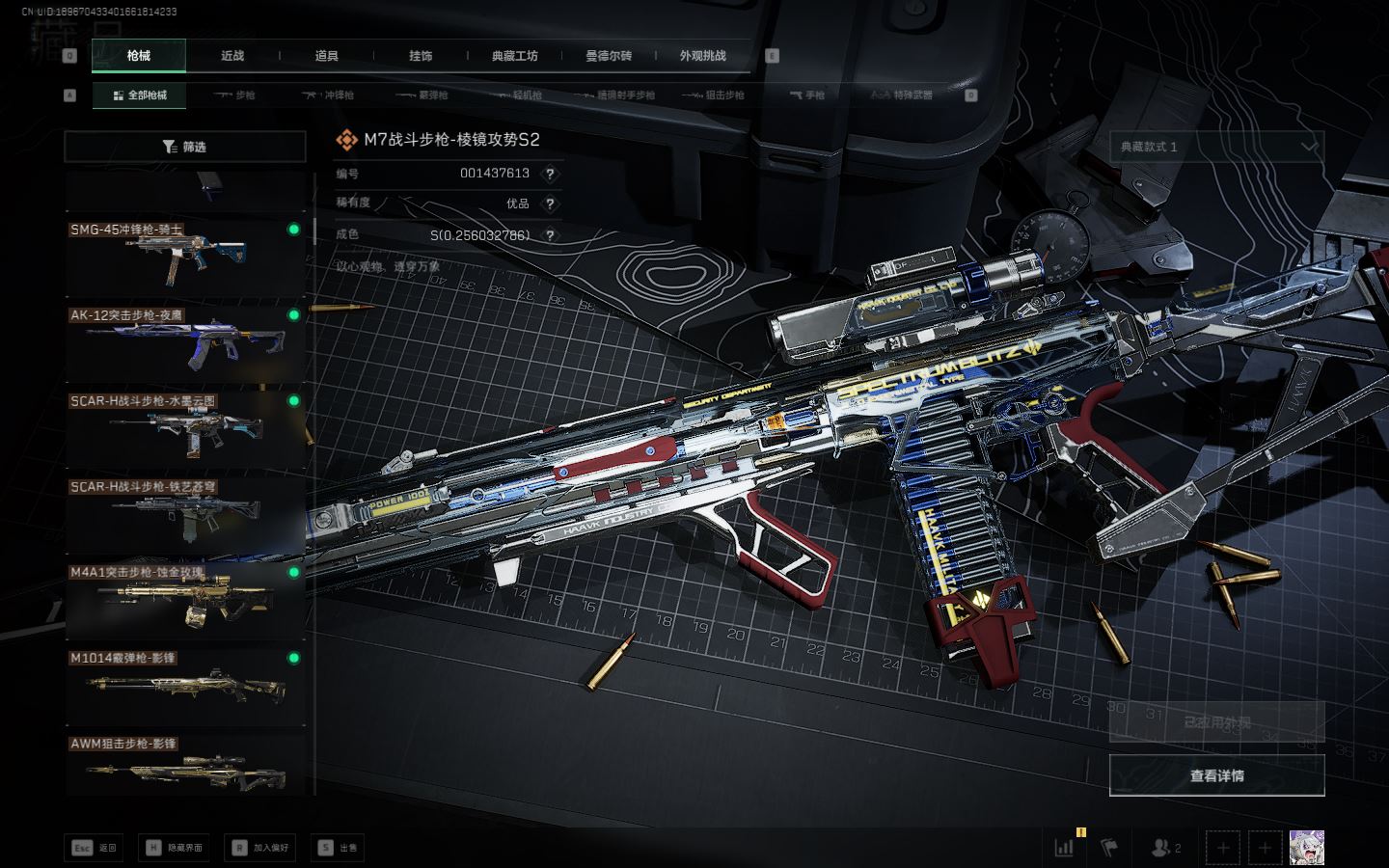Switch to the 近战 melee tab
The height and width of the screenshot is (868, 1389).
click(x=232, y=56)
